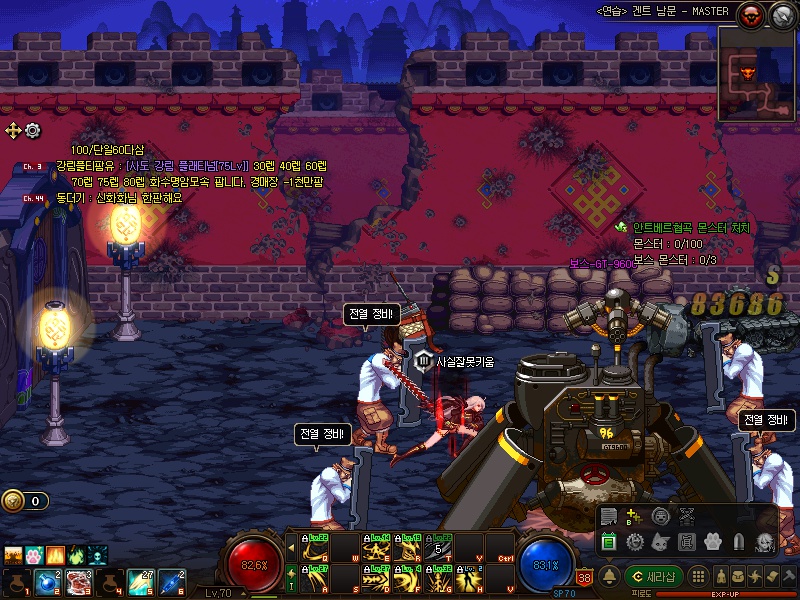Open the grid menu button

pos(700,576)
